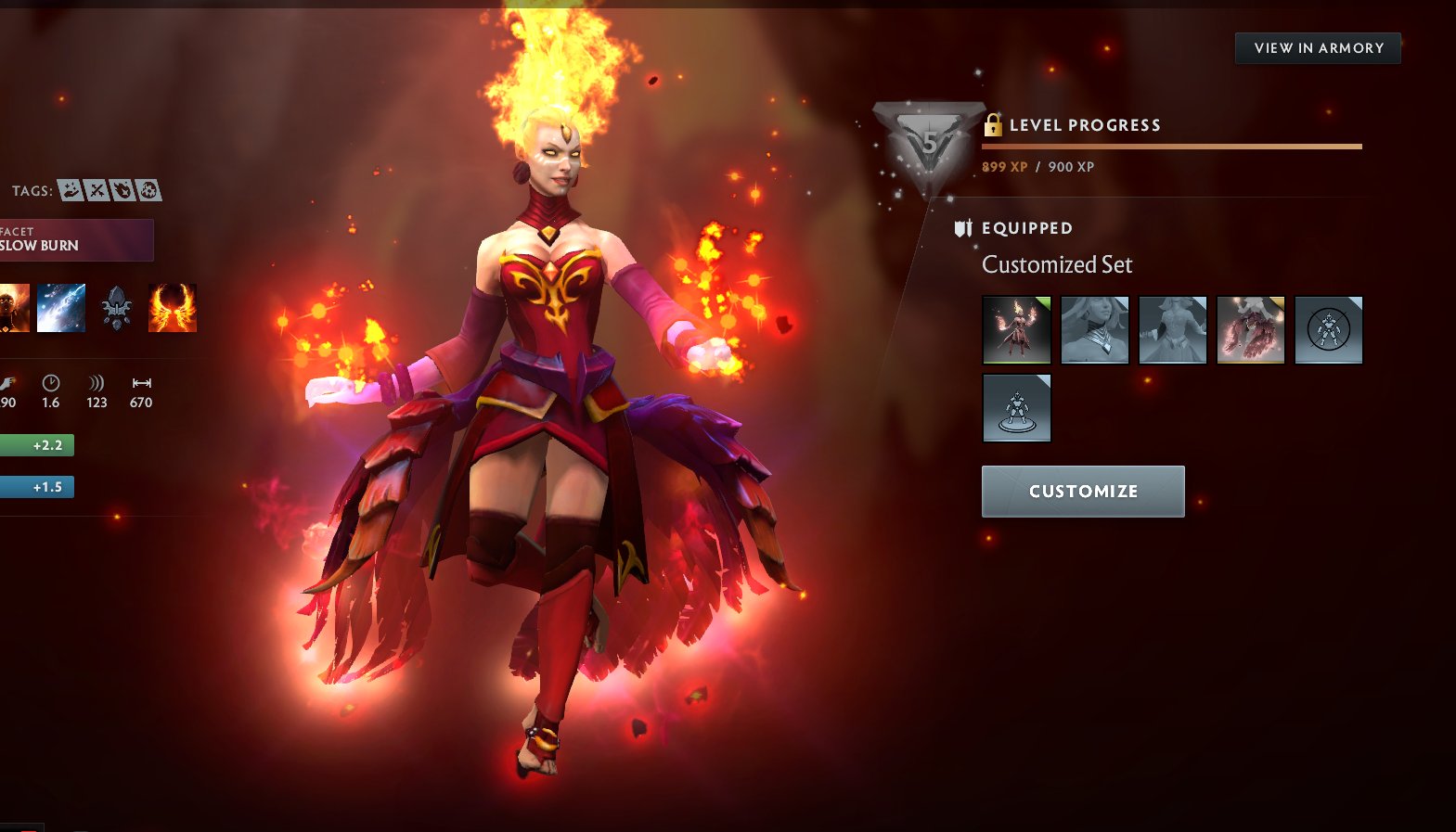Toggle the crossed-out cosmetic slot
Viewport: 1456px width, 832px height.
pyautogui.click(x=1329, y=329)
